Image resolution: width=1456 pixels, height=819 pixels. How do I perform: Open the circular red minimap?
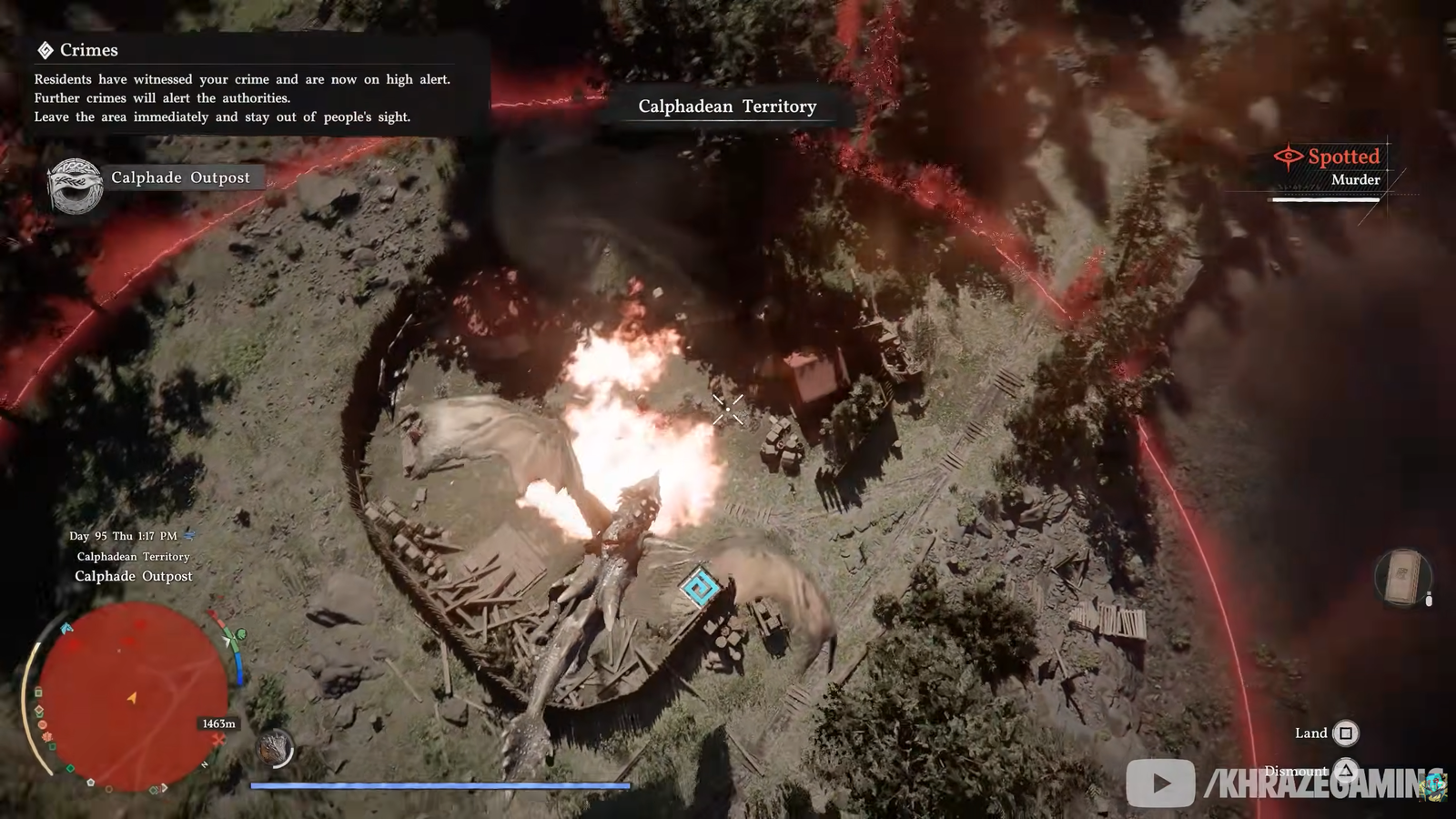(133, 696)
